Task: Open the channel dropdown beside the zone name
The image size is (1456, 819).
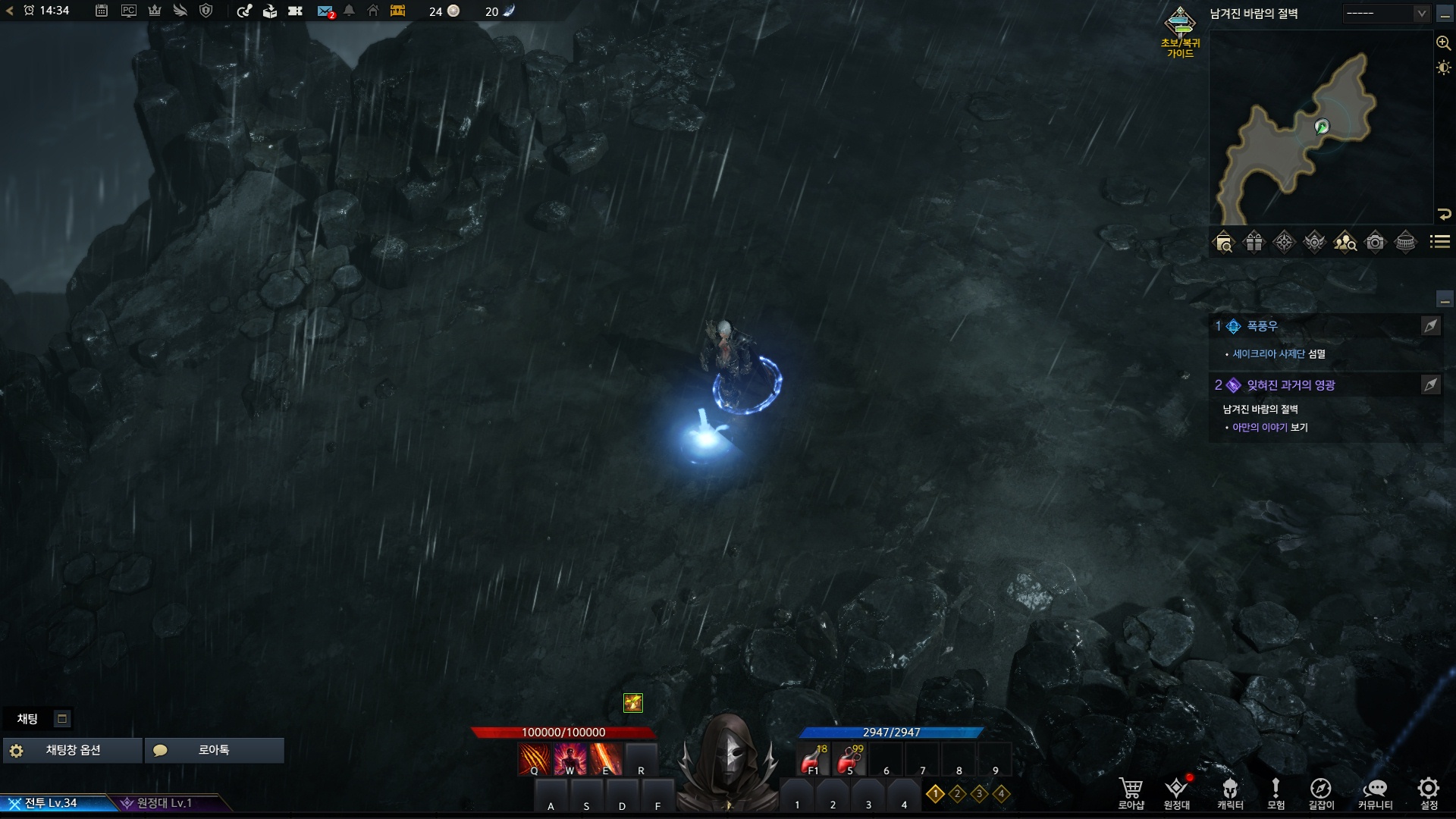Action: coord(1386,14)
